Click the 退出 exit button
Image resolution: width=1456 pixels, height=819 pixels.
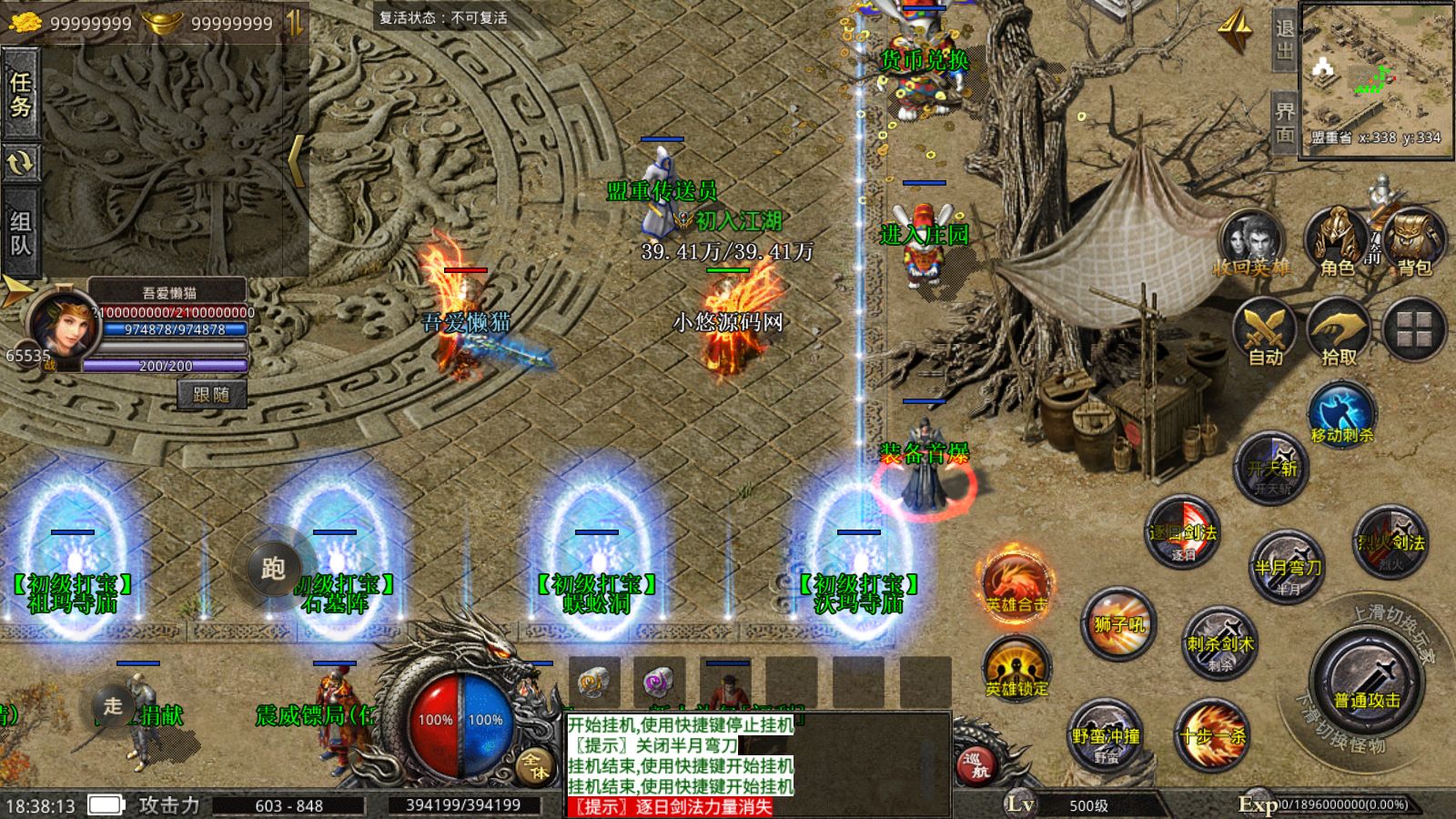click(1283, 40)
